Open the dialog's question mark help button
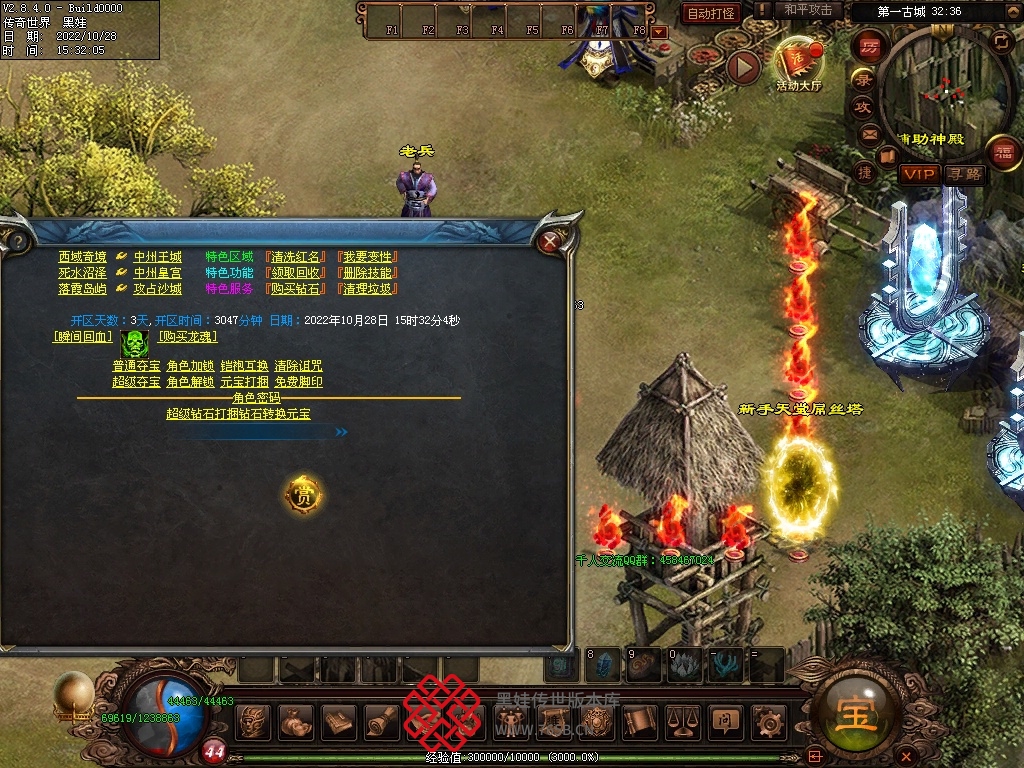 click(15, 241)
